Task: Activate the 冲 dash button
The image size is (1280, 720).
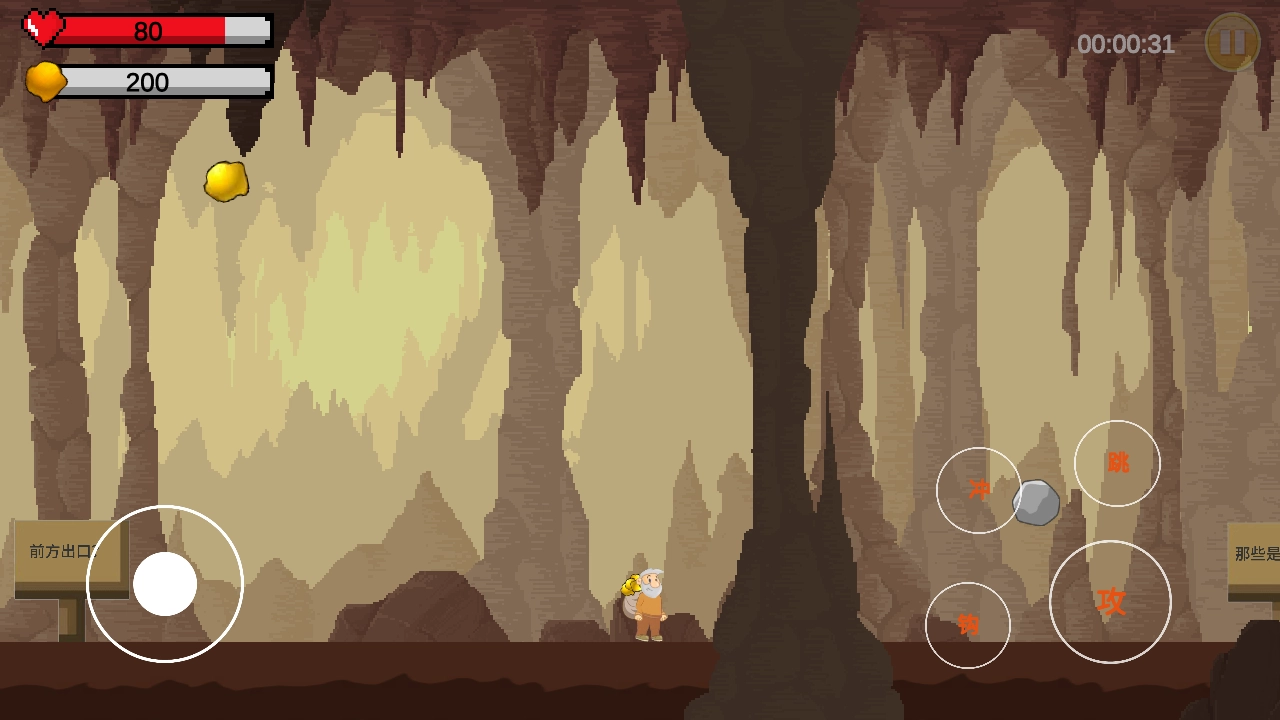Action: tap(978, 490)
